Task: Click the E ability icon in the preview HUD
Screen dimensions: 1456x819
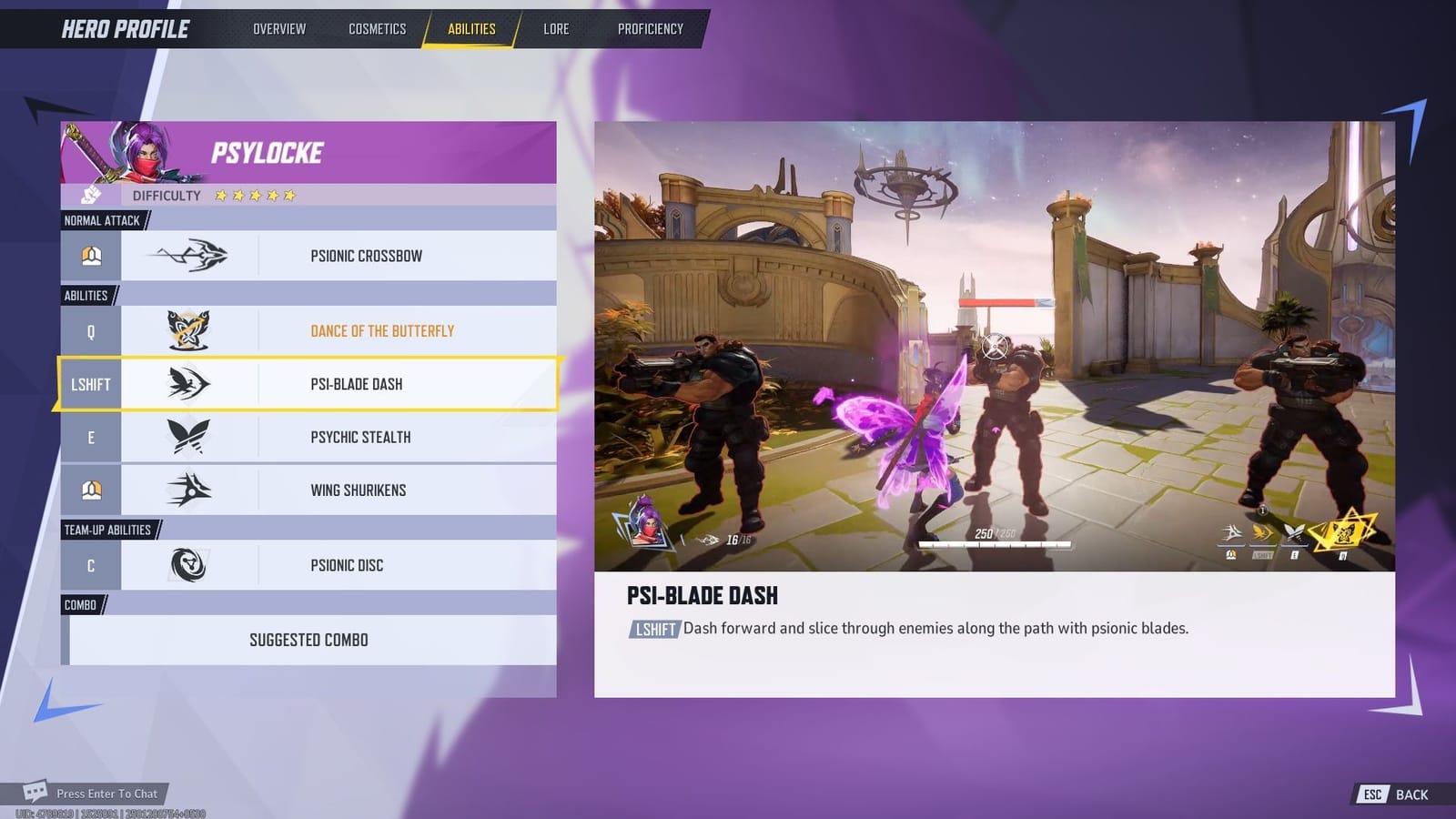Action: pyautogui.click(x=1294, y=532)
